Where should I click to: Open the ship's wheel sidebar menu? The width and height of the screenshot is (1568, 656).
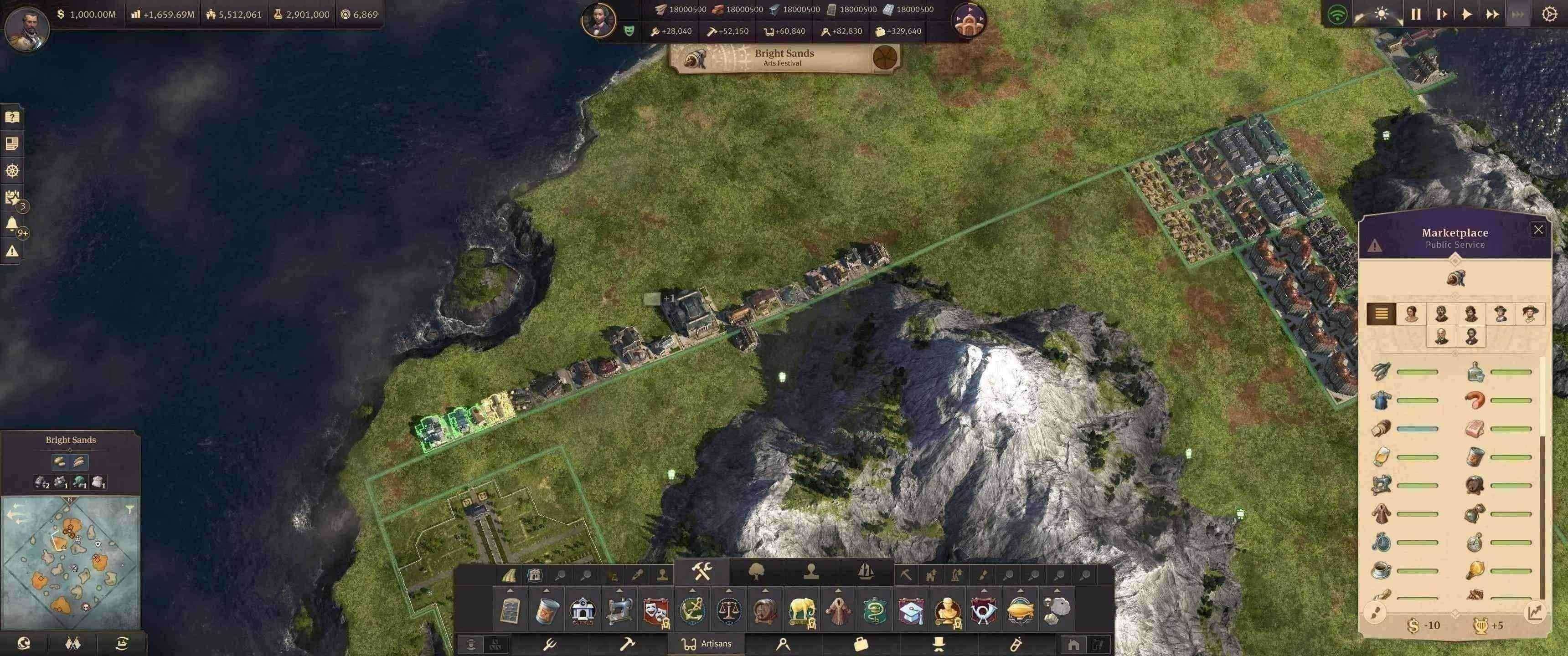tap(12, 171)
